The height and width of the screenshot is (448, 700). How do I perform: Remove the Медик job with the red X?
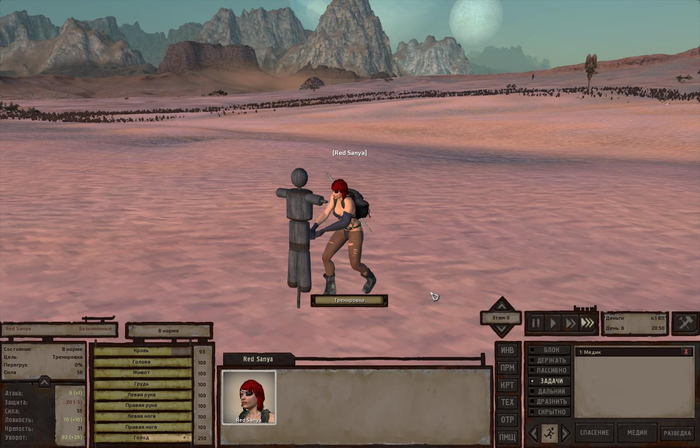pyautogui.click(x=686, y=352)
